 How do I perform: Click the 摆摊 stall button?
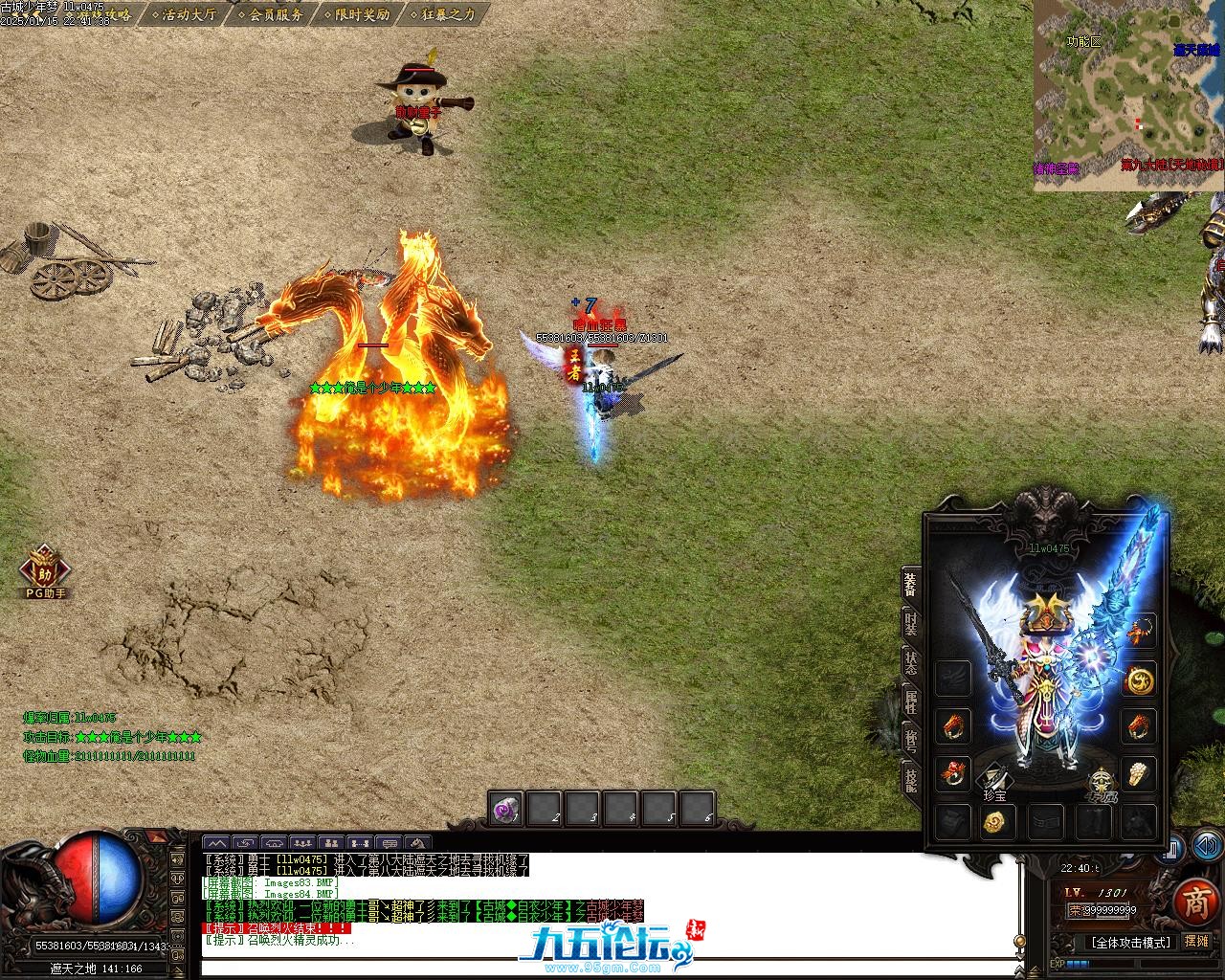coord(1196,941)
